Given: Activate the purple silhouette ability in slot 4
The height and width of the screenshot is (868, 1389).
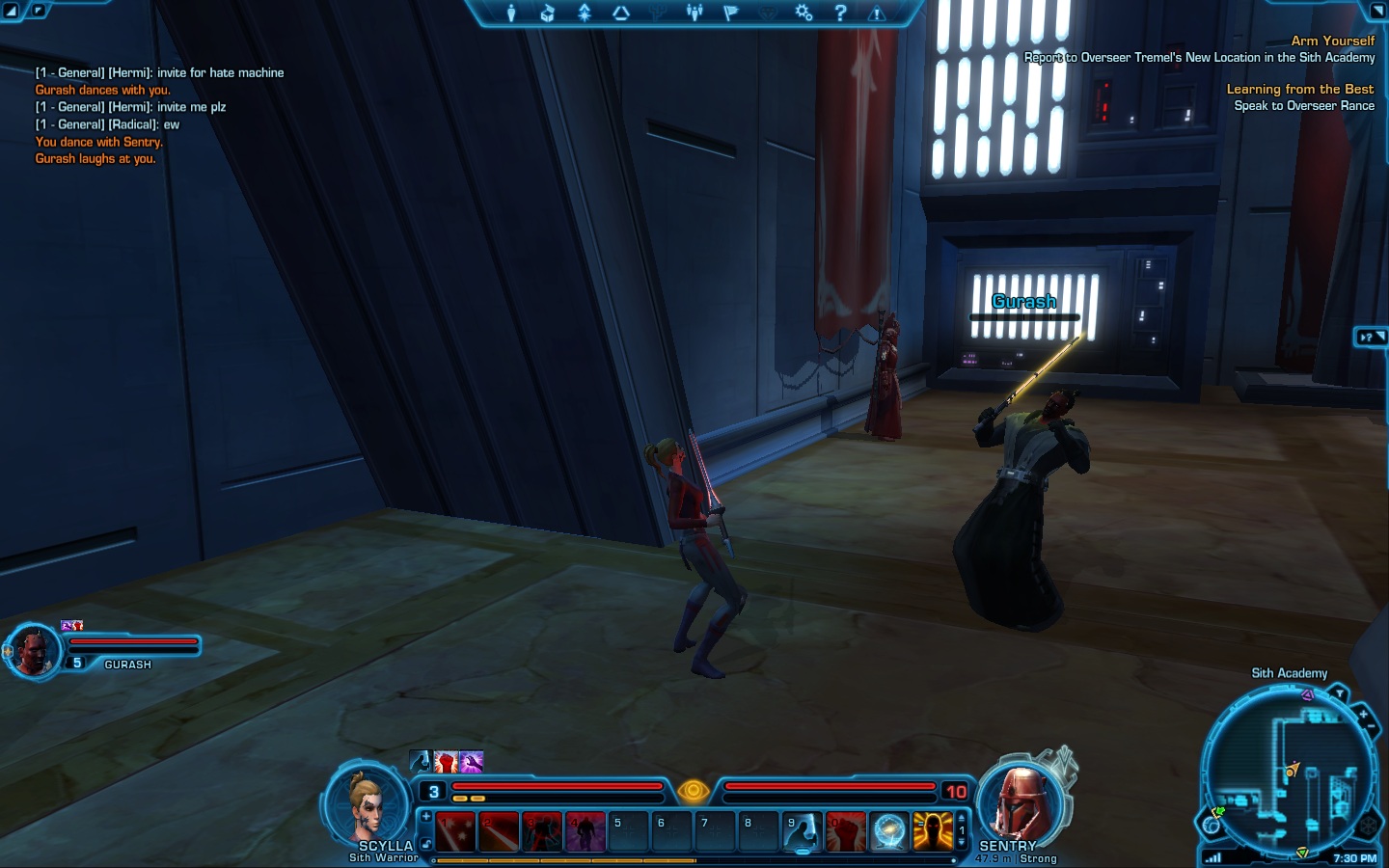Looking at the screenshot, I should [x=585, y=831].
